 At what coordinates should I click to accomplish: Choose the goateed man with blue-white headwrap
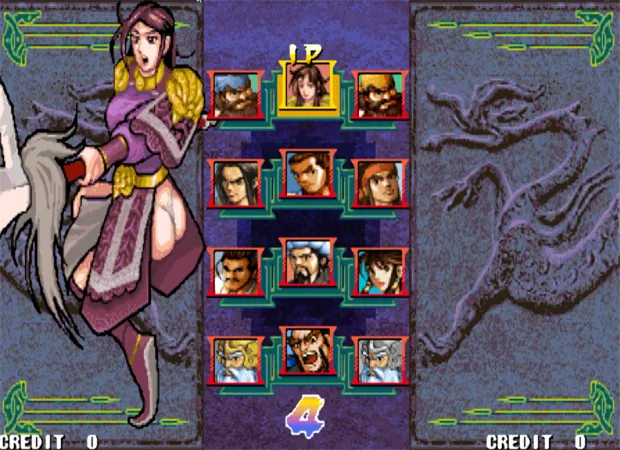coord(308,262)
